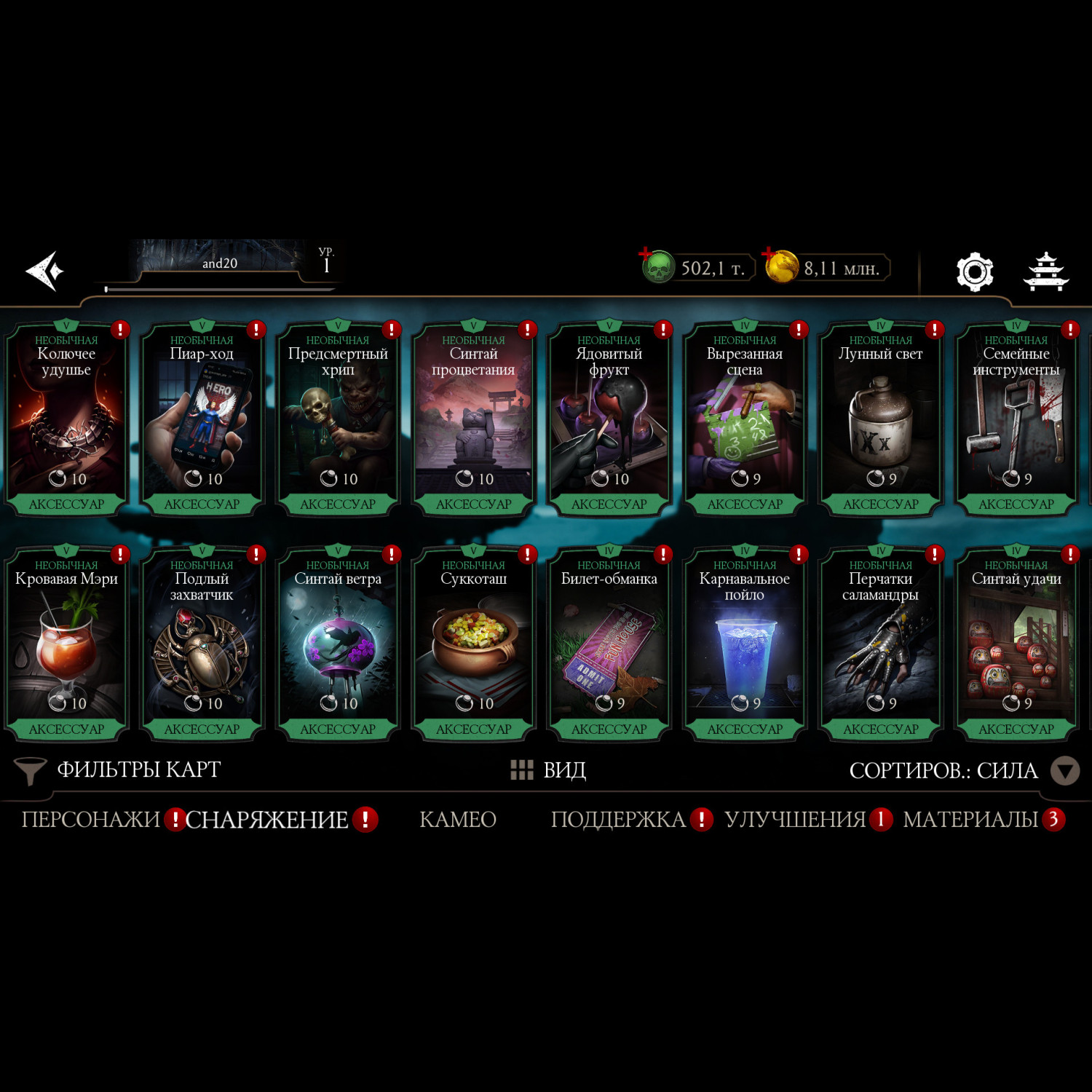Image resolution: width=1092 pixels, height=1092 pixels.
Task: Select the Кровавая Мэри card
Action: (x=66, y=644)
